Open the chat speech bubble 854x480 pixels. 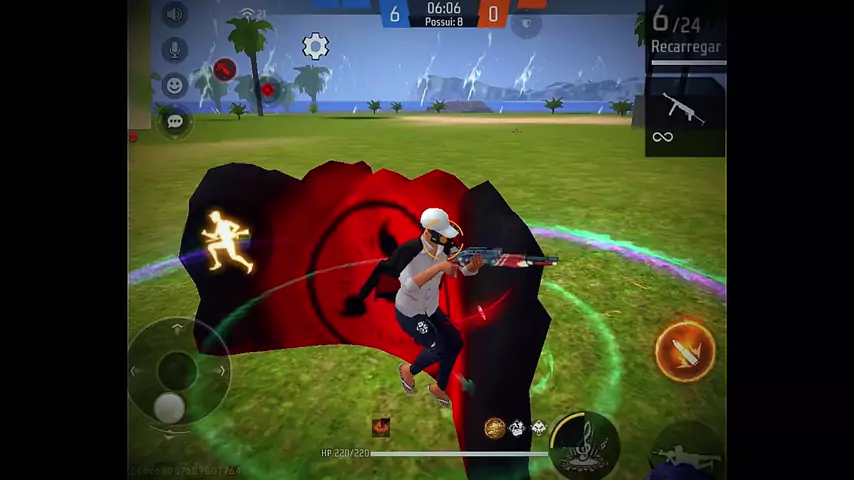click(x=175, y=121)
